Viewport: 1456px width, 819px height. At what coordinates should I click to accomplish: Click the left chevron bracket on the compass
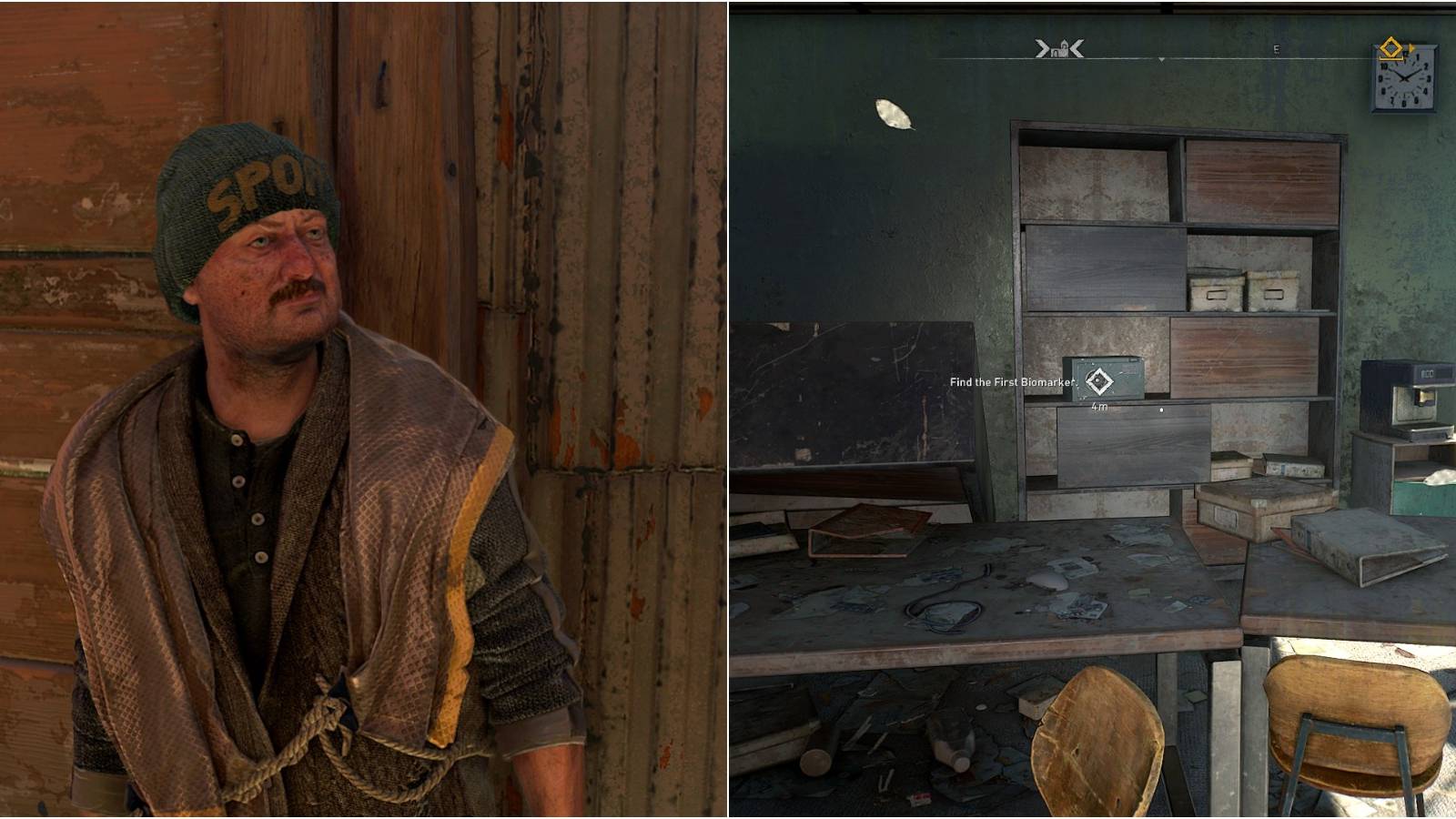coord(1040,48)
